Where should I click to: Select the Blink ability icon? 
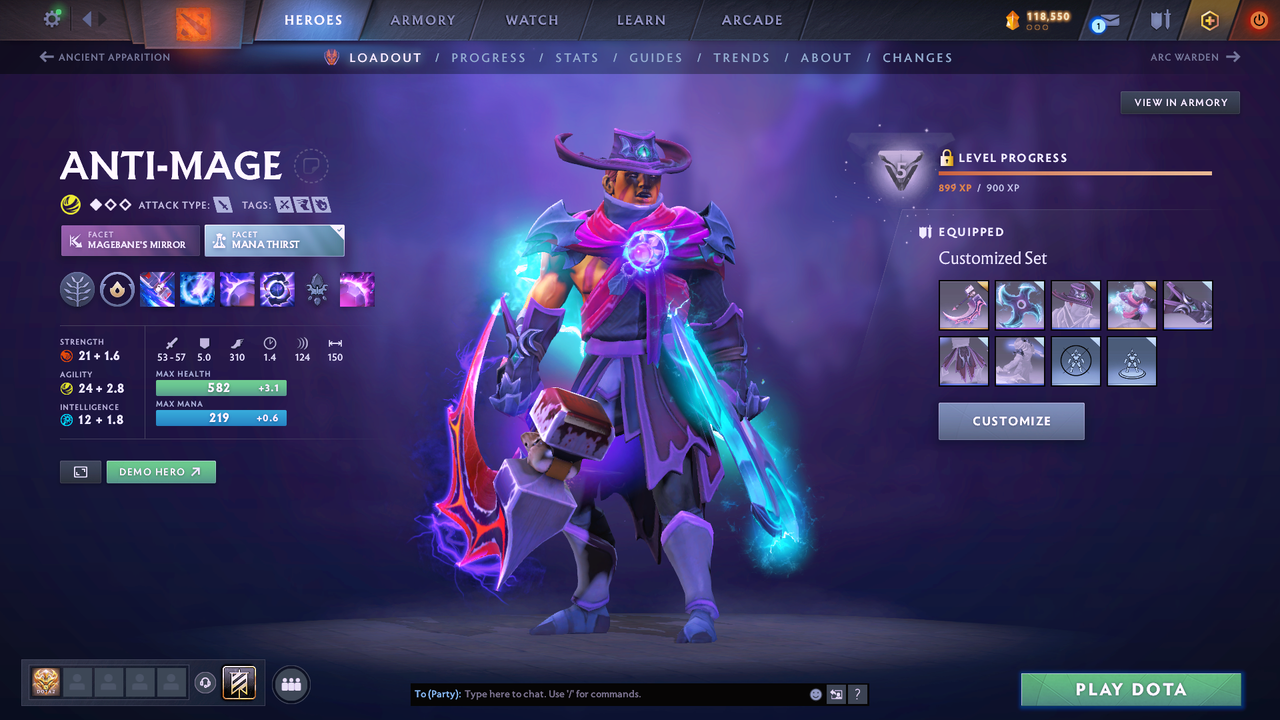197,289
